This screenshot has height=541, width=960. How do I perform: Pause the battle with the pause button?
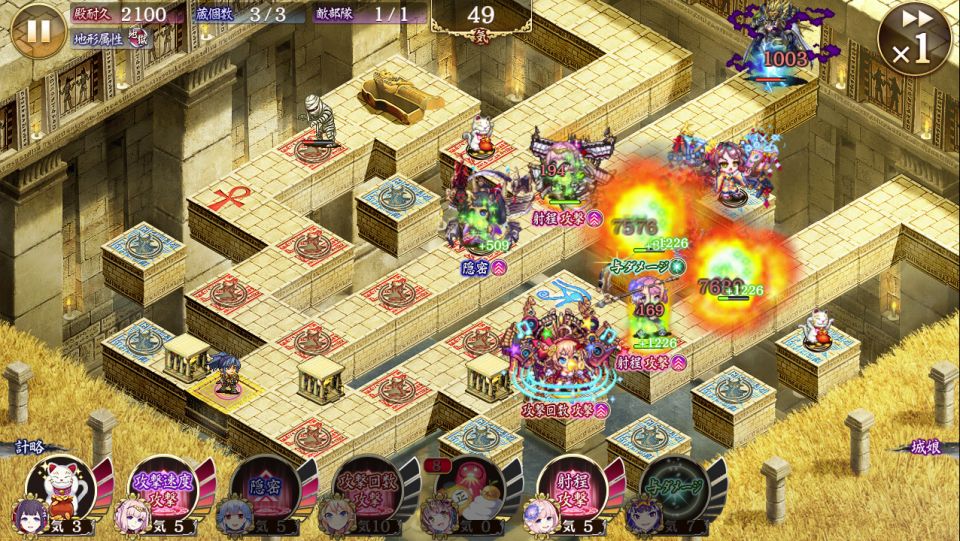pyautogui.click(x=37, y=30)
